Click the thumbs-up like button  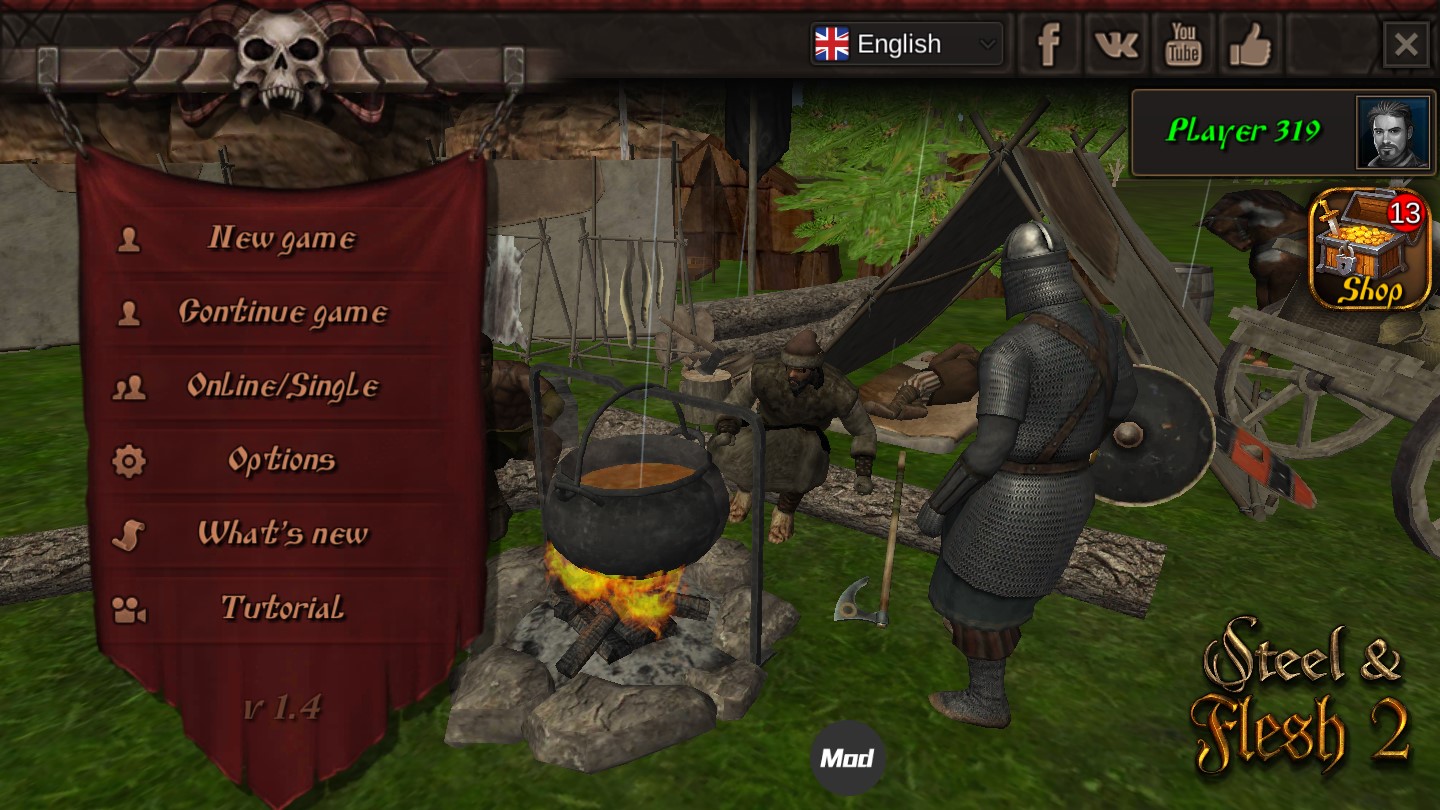point(1250,45)
